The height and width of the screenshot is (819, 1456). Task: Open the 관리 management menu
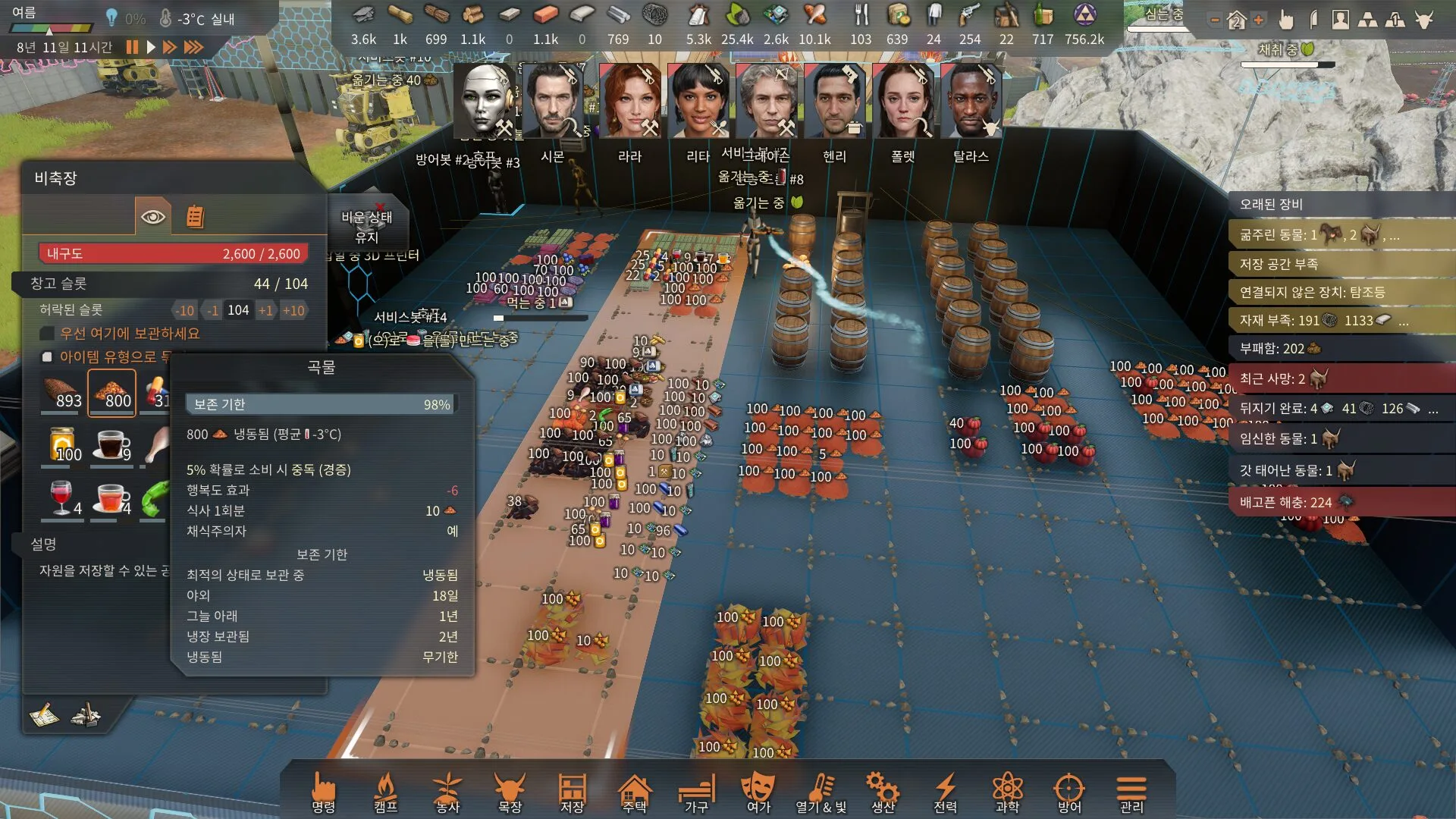click(x=1131, y=792)
